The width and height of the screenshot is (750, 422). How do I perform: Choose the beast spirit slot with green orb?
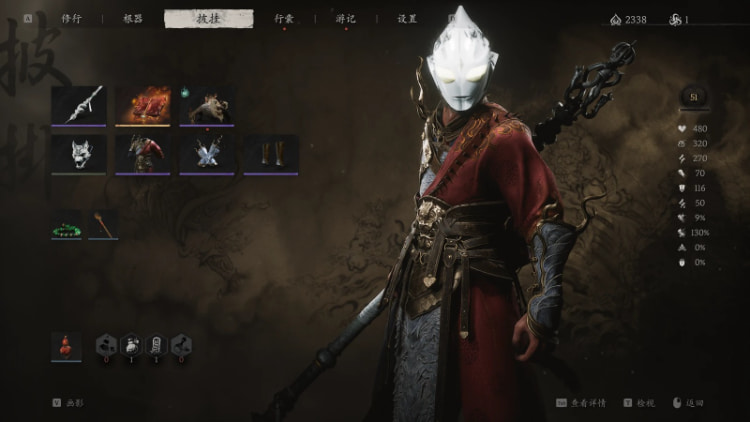click(x=207, y=105)
